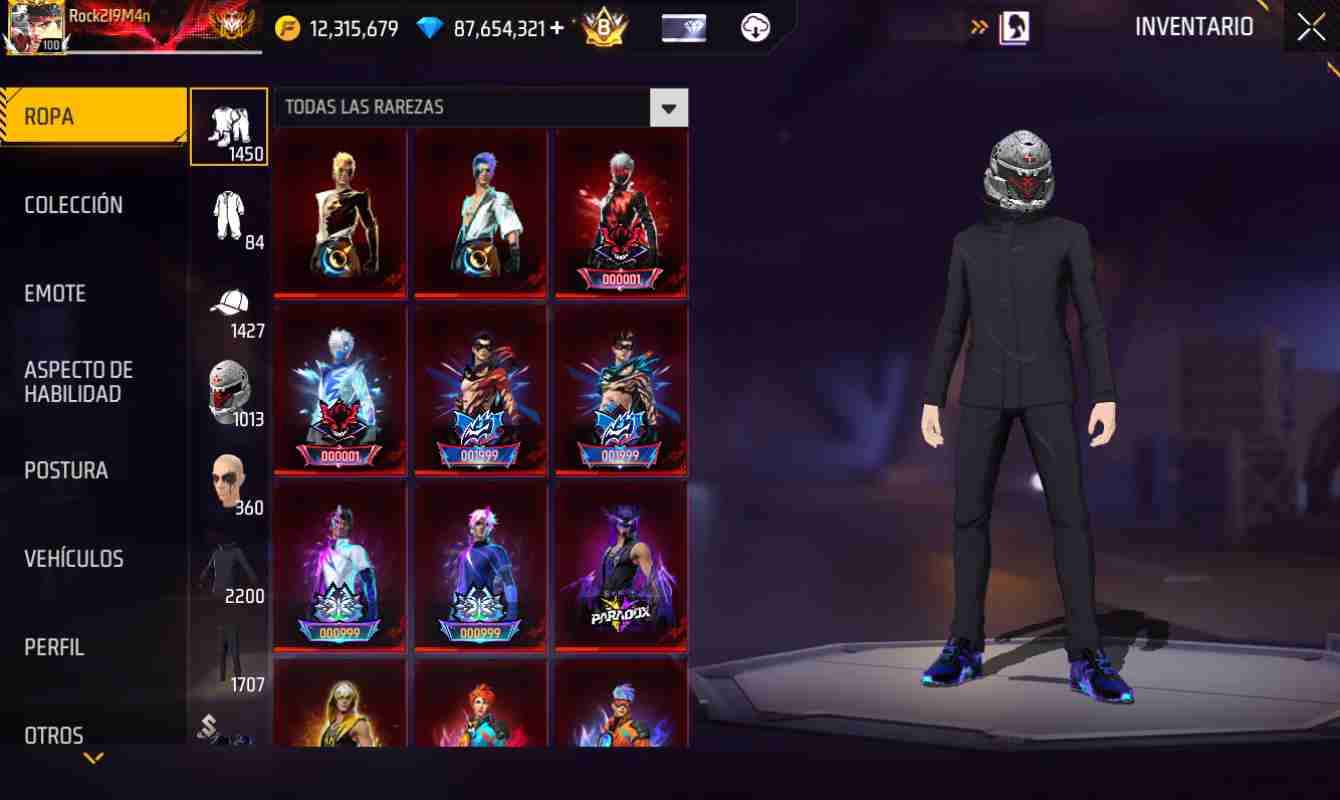Open the player profile avatar at top left

(x=36, y=26)
